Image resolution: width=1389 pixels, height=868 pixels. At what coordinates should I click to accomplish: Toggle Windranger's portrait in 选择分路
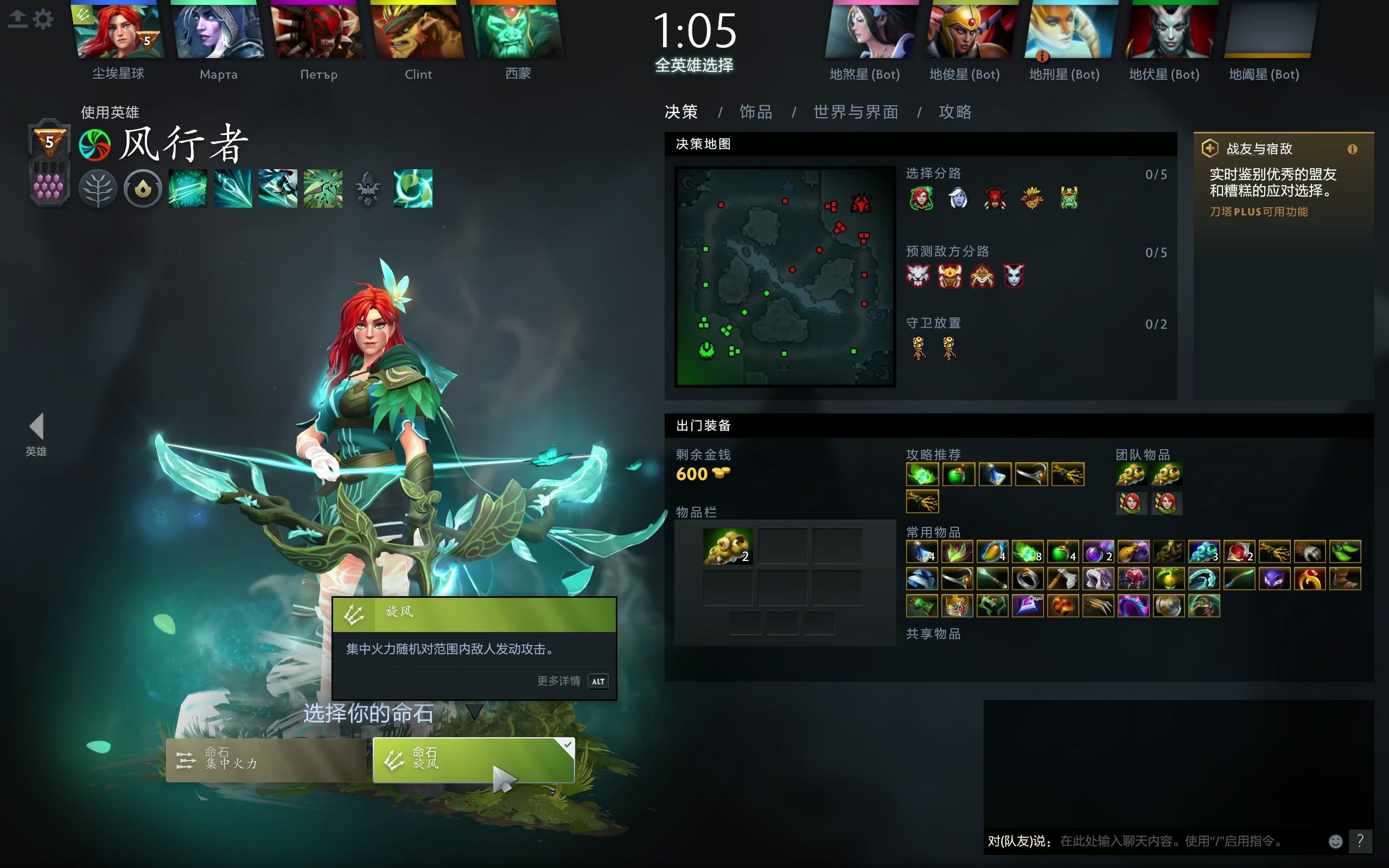(921, 197)
